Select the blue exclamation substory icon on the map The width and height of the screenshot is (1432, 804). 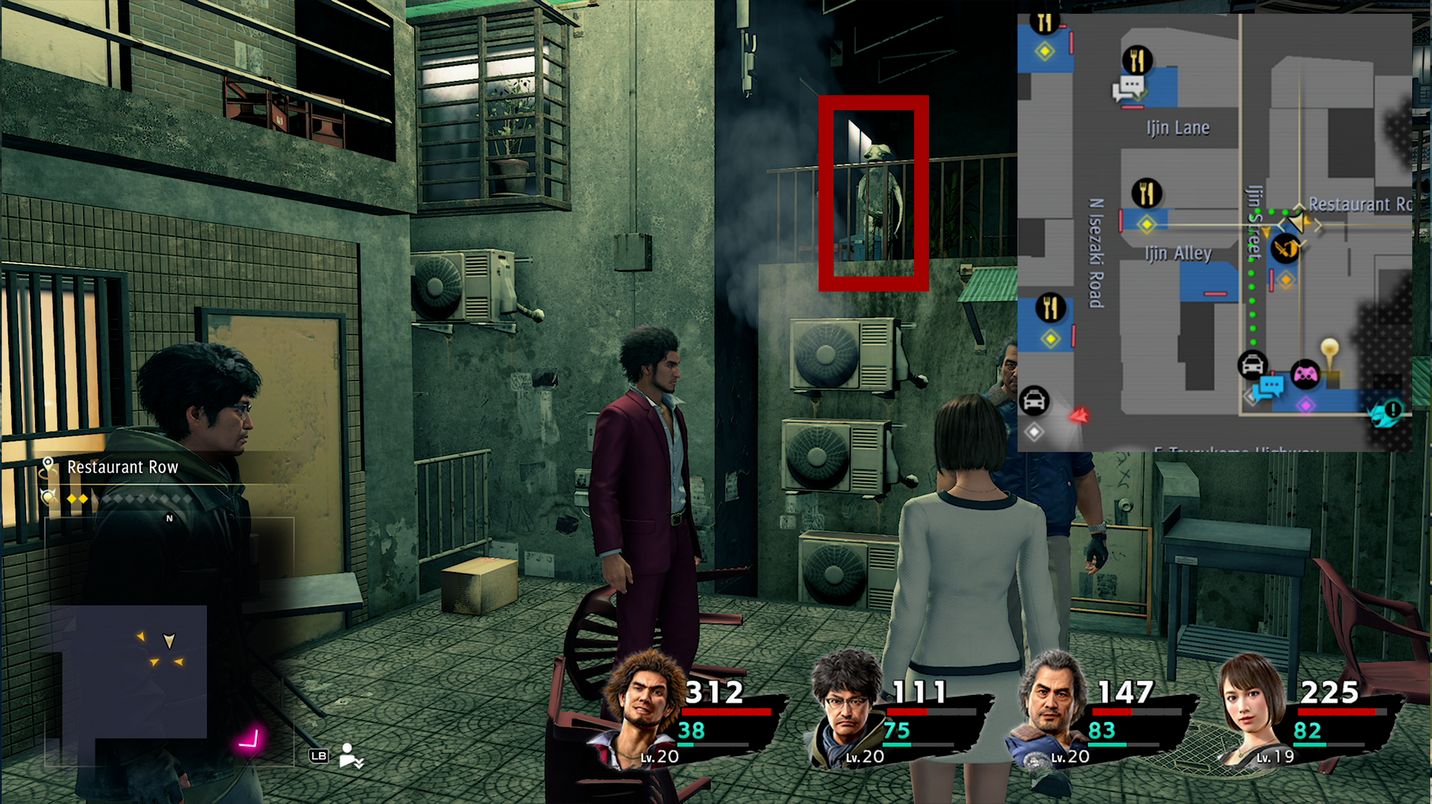[1391, 409]
